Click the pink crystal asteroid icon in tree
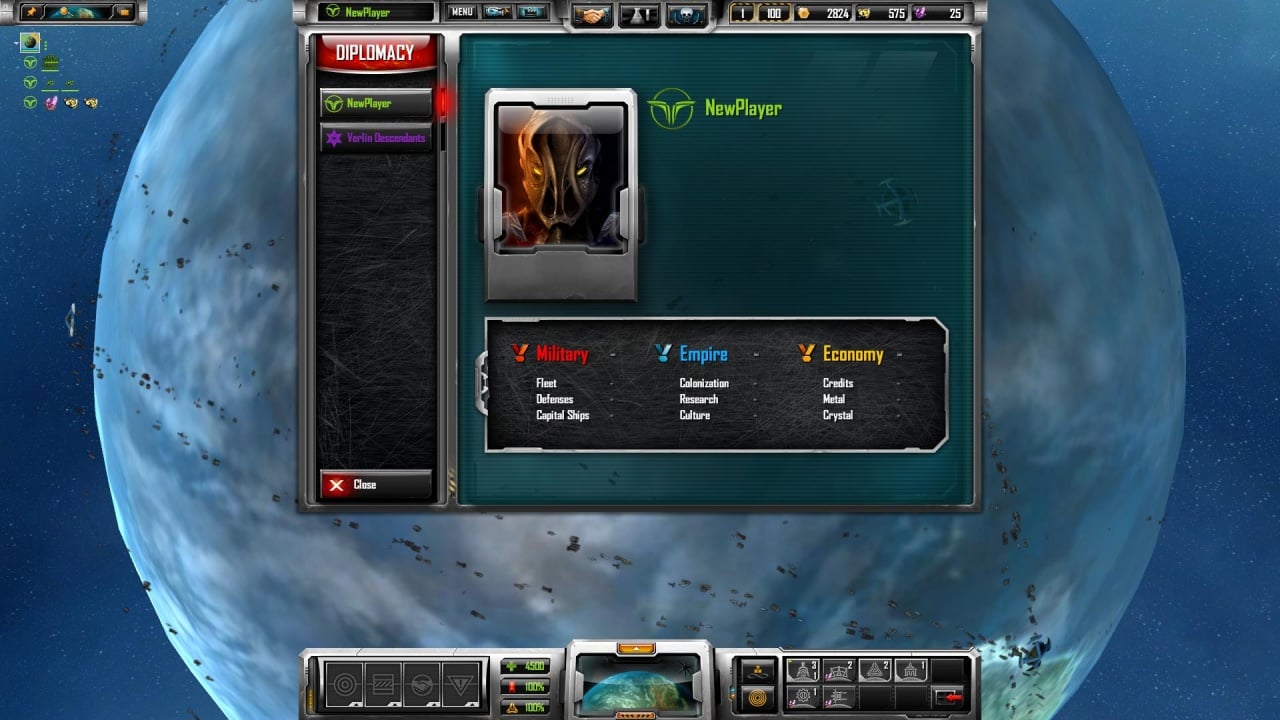The height and width of the screenshot is (720, 1280). (51, 102)
